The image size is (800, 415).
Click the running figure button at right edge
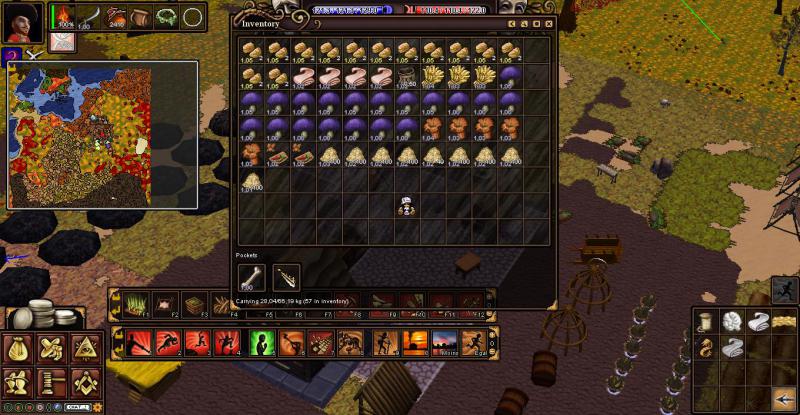[784, 291]
